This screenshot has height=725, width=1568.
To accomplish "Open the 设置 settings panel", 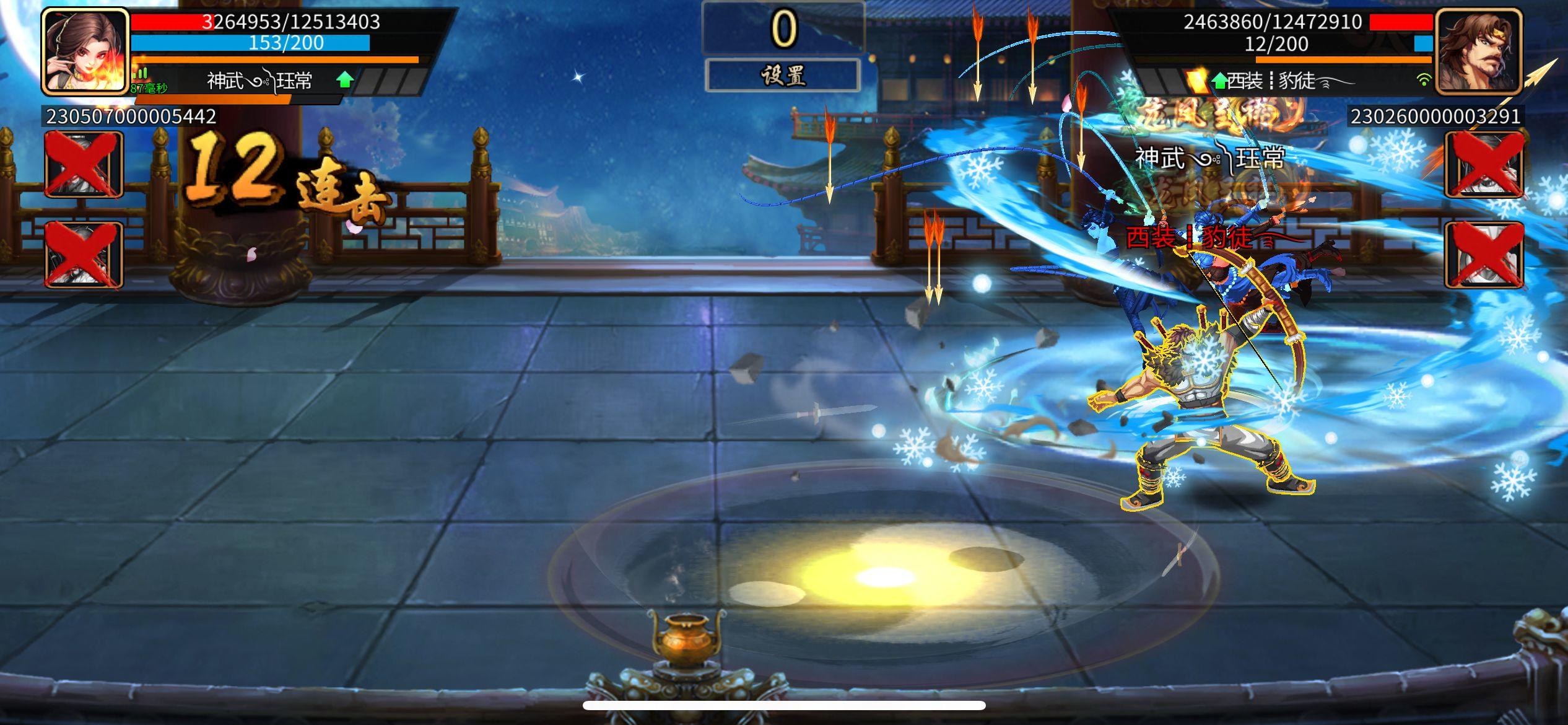I will [783, 76].
